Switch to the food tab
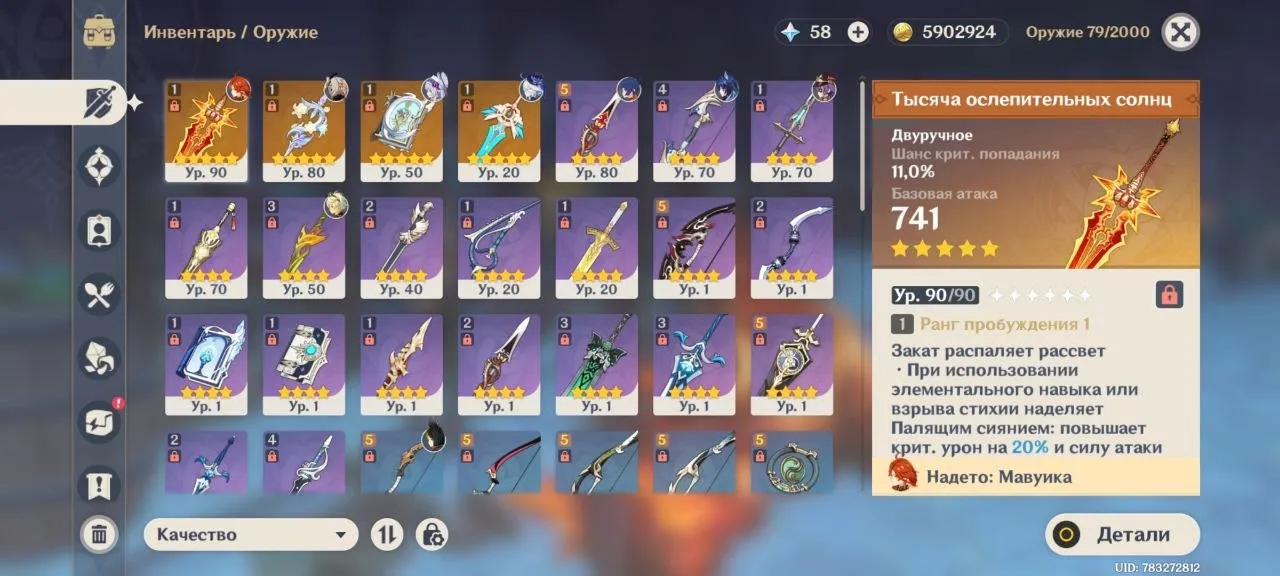Screen dimensions: 1280x576 click(x=99, y=294)
